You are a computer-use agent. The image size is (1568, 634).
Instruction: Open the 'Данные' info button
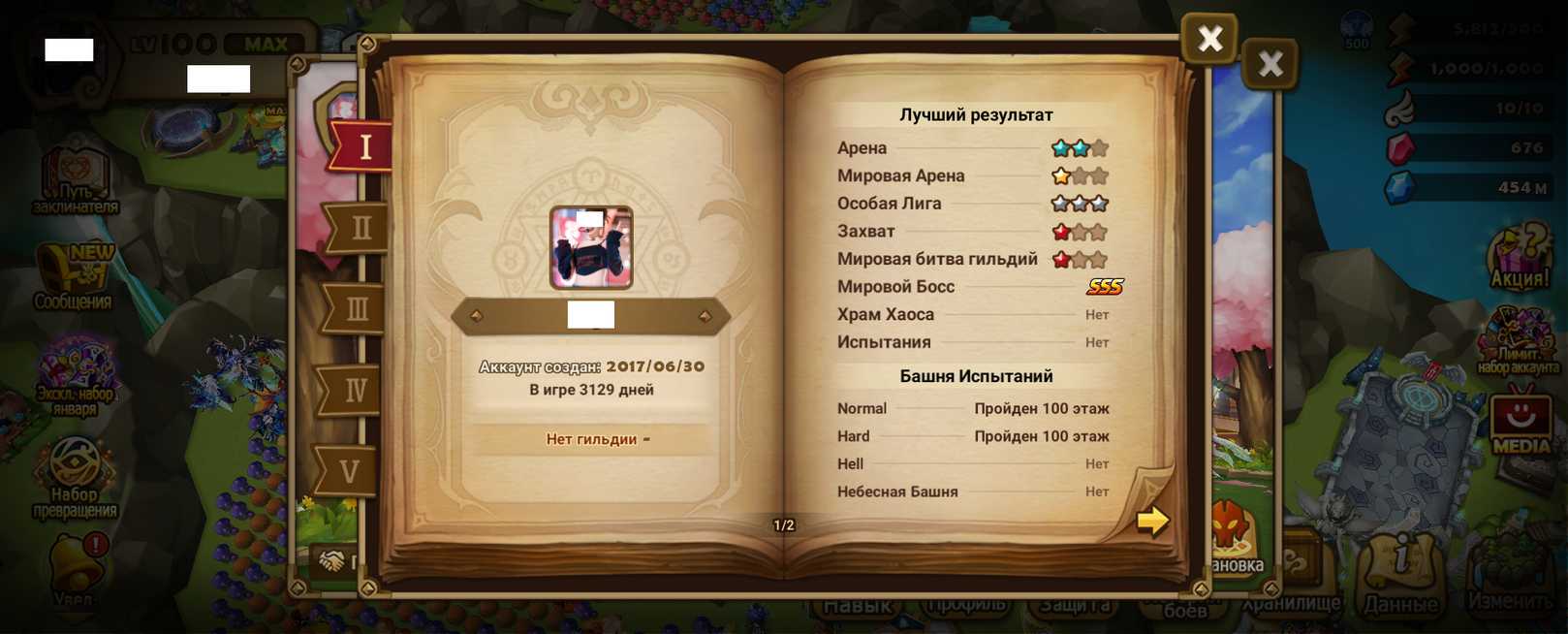pyautogui.click(x=1400, y=577)
